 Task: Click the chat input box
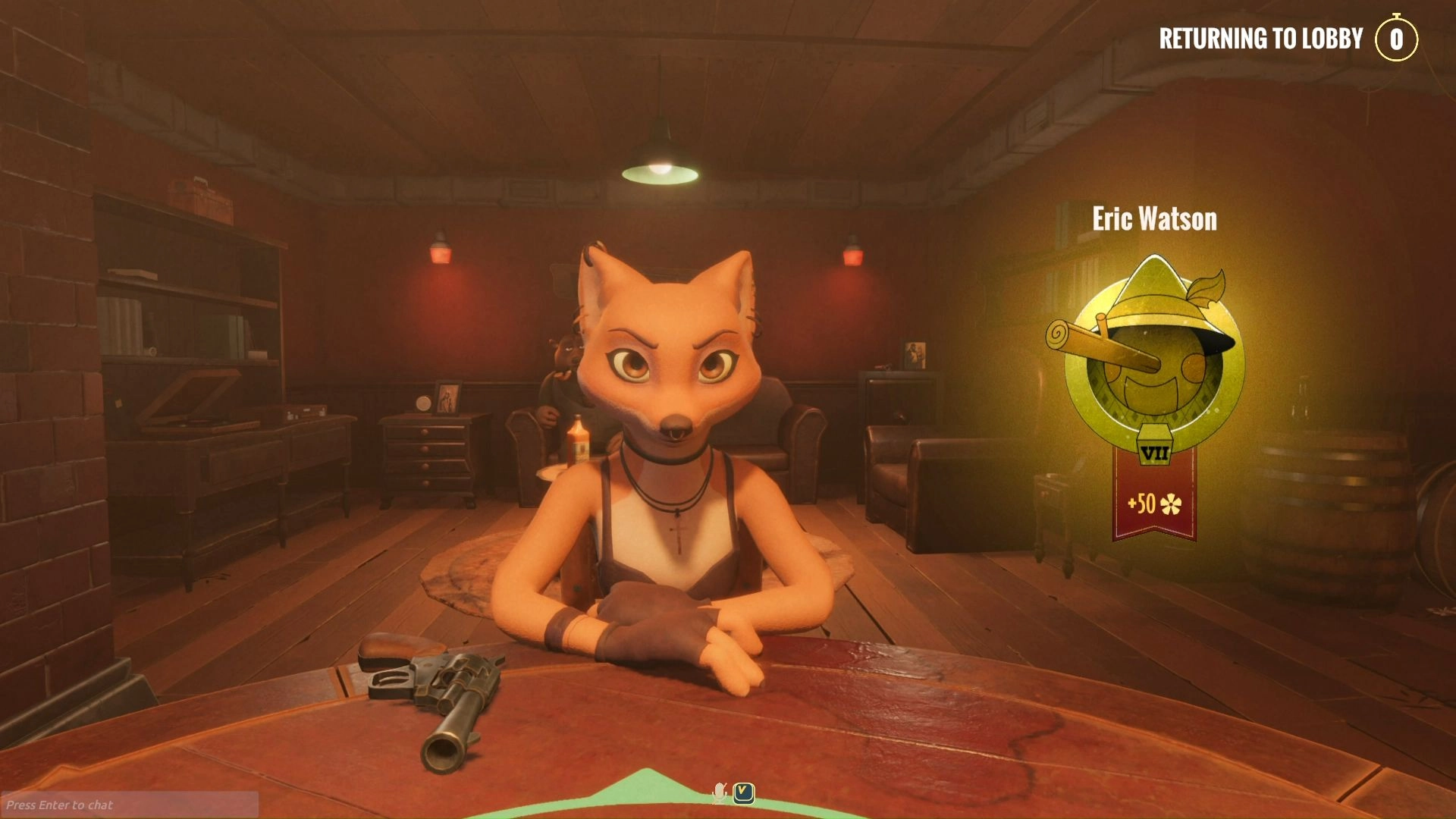pyautogui.click(x=129, y=805)
